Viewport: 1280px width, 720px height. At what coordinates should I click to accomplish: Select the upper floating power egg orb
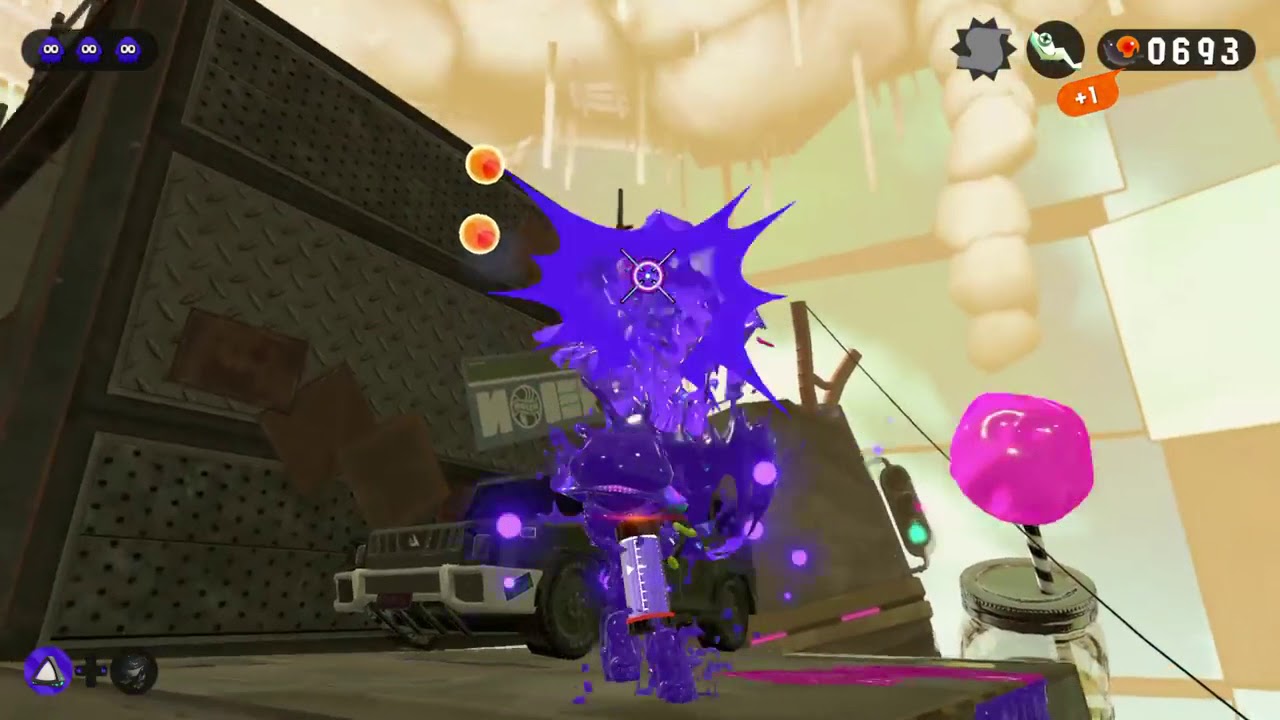point(484,165)
